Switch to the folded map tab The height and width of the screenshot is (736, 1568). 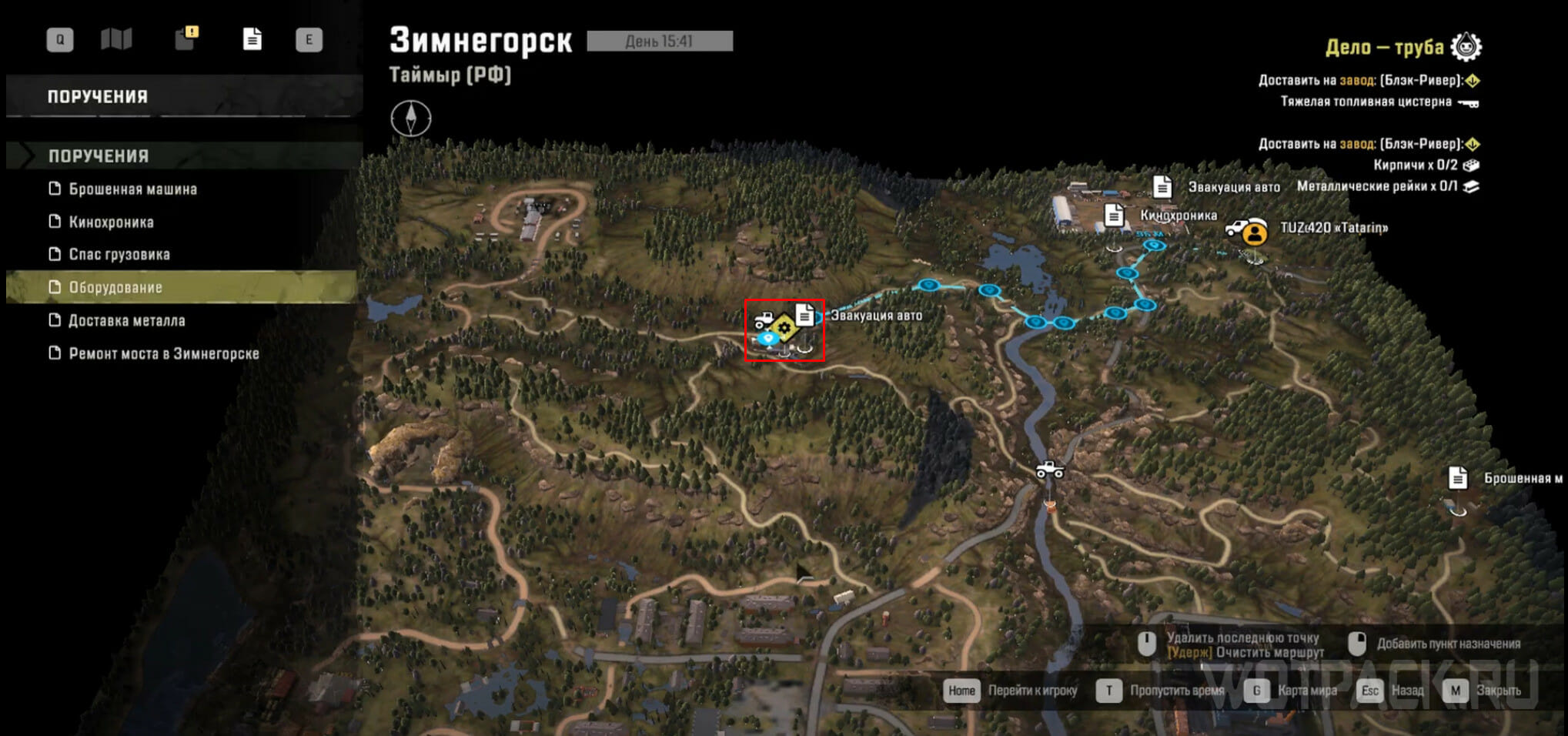coord(116,39)
